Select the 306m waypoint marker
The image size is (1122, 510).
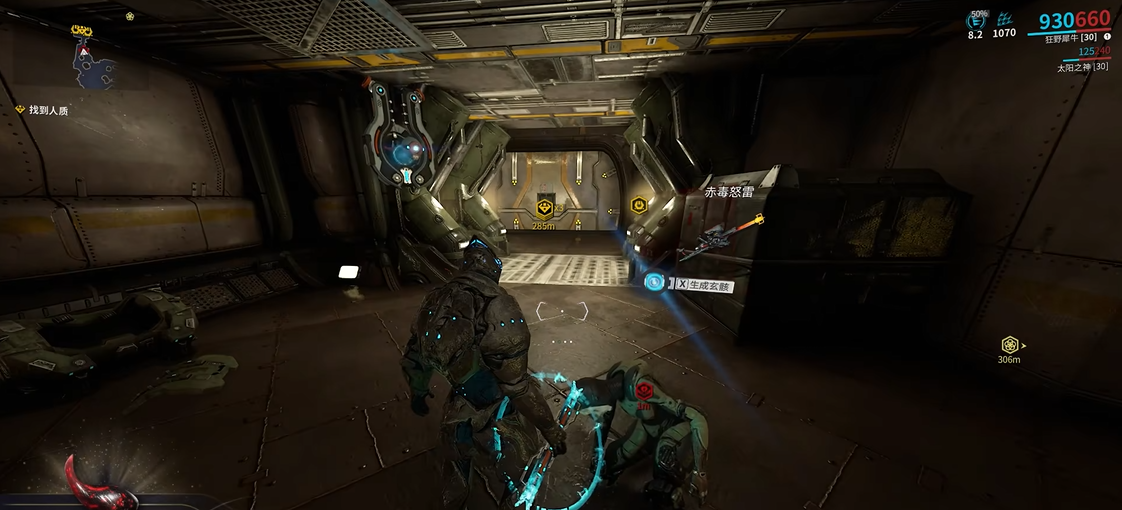(x=1010, y=345)
